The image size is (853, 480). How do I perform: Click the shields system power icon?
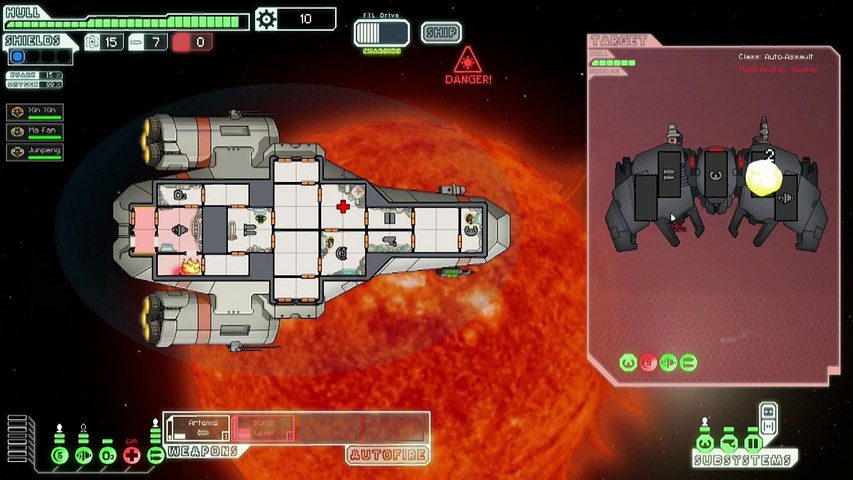click(x=59, y=456)
